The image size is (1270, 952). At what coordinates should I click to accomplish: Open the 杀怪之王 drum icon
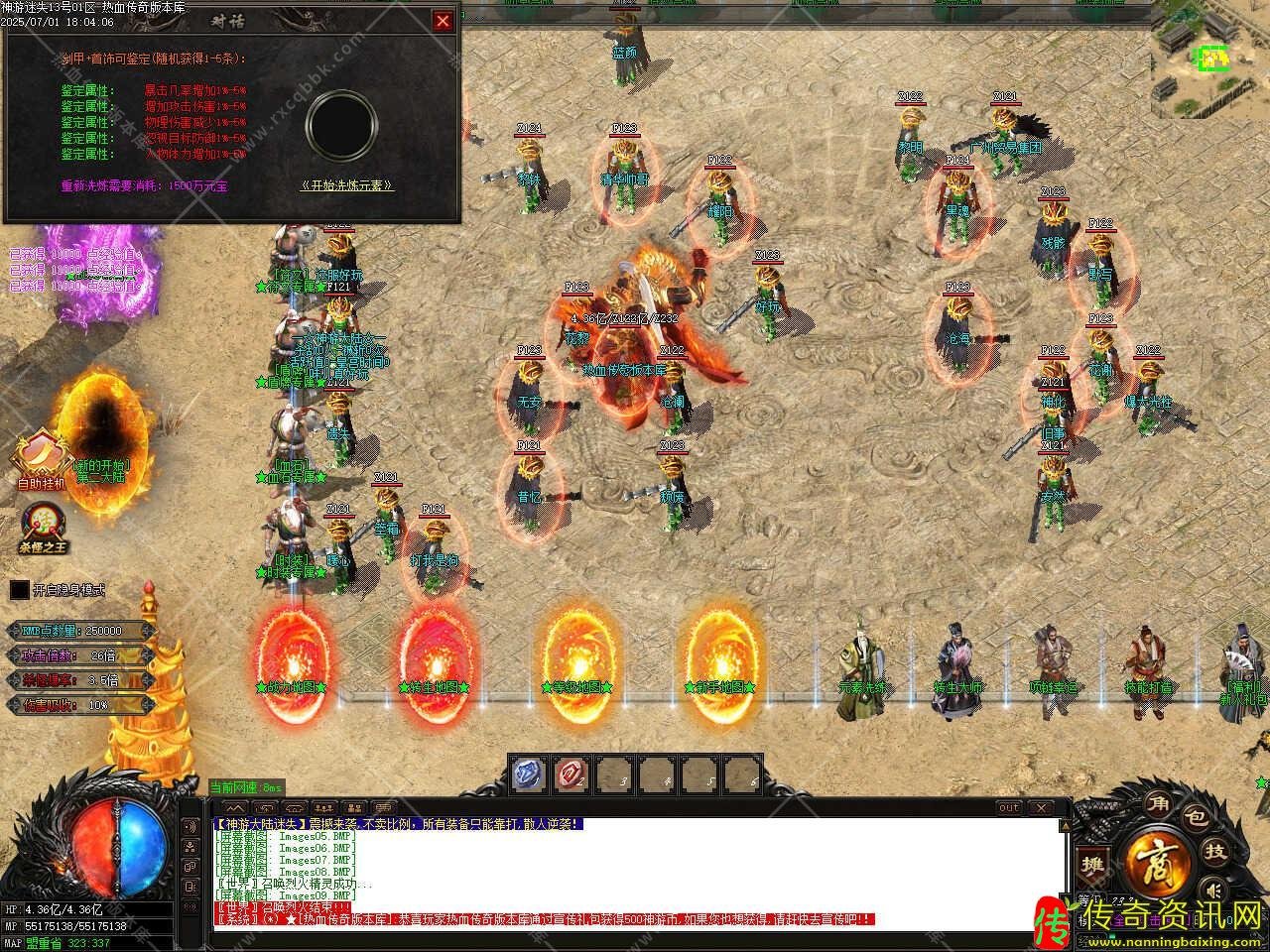[x=43, y=524]
